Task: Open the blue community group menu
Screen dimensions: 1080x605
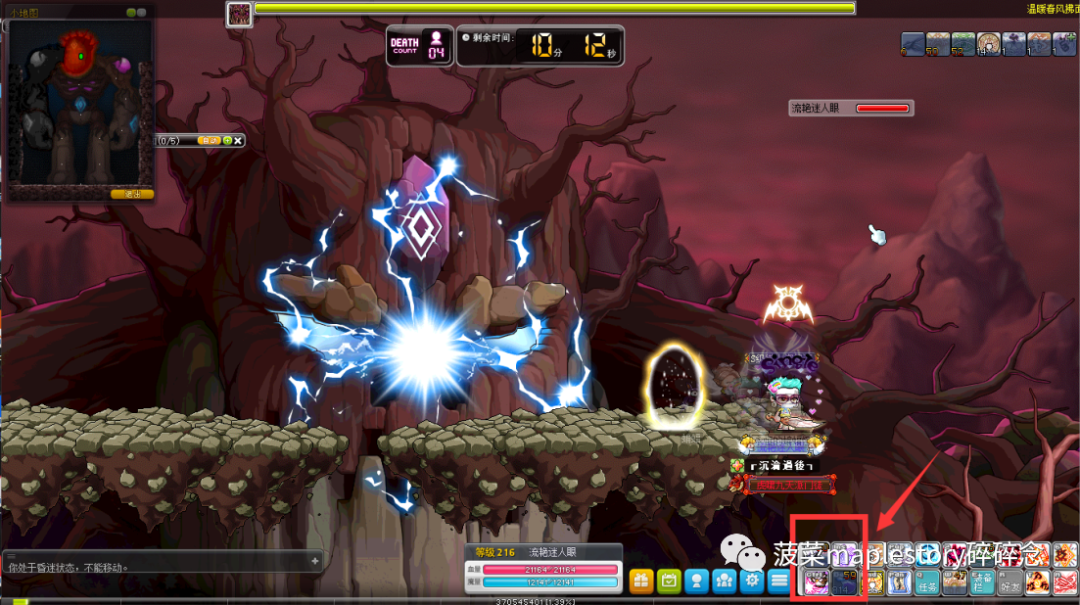Action: click(725, 581)
